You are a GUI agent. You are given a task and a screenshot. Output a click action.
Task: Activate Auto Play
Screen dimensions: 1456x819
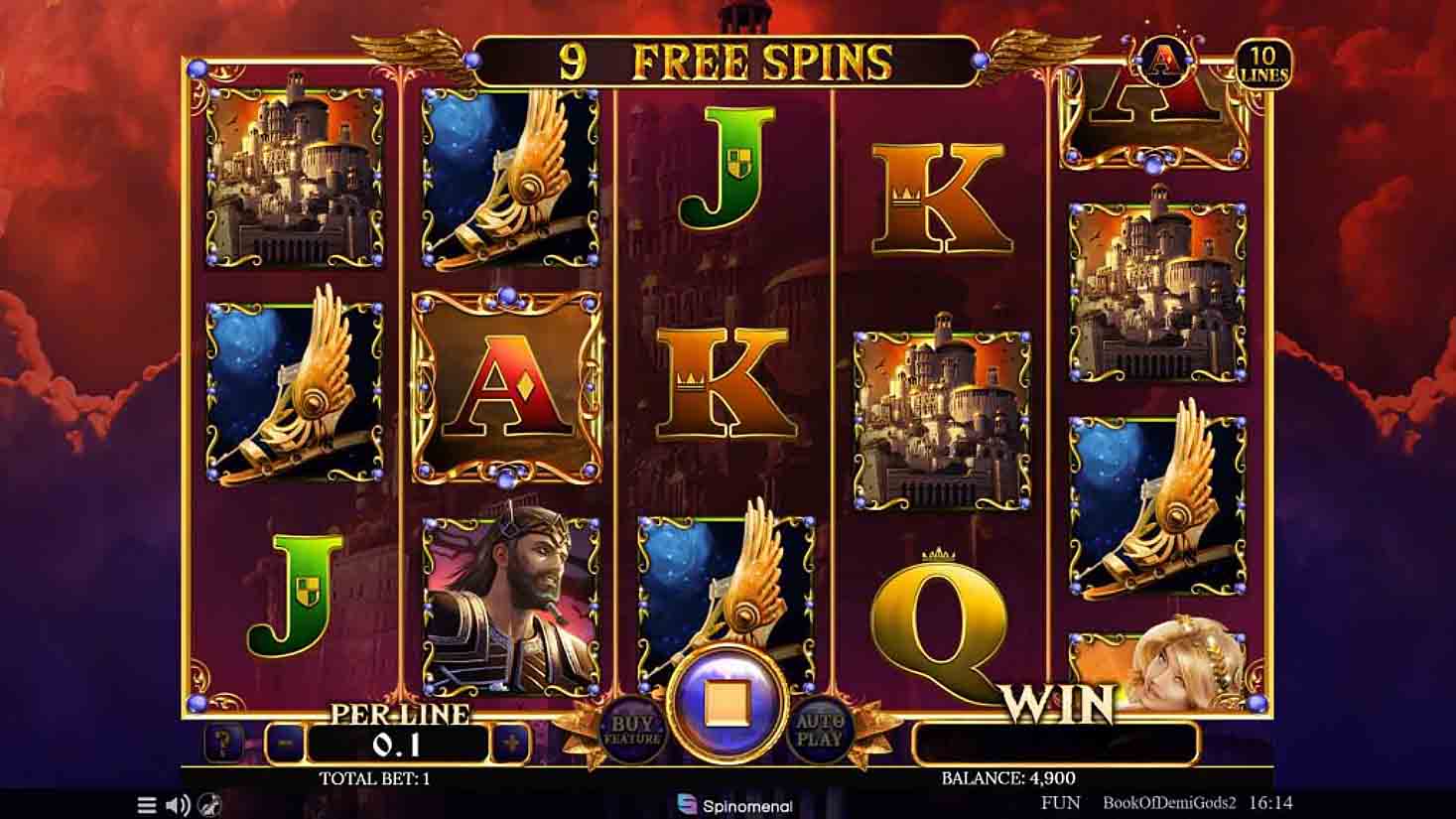click(821, 730)
